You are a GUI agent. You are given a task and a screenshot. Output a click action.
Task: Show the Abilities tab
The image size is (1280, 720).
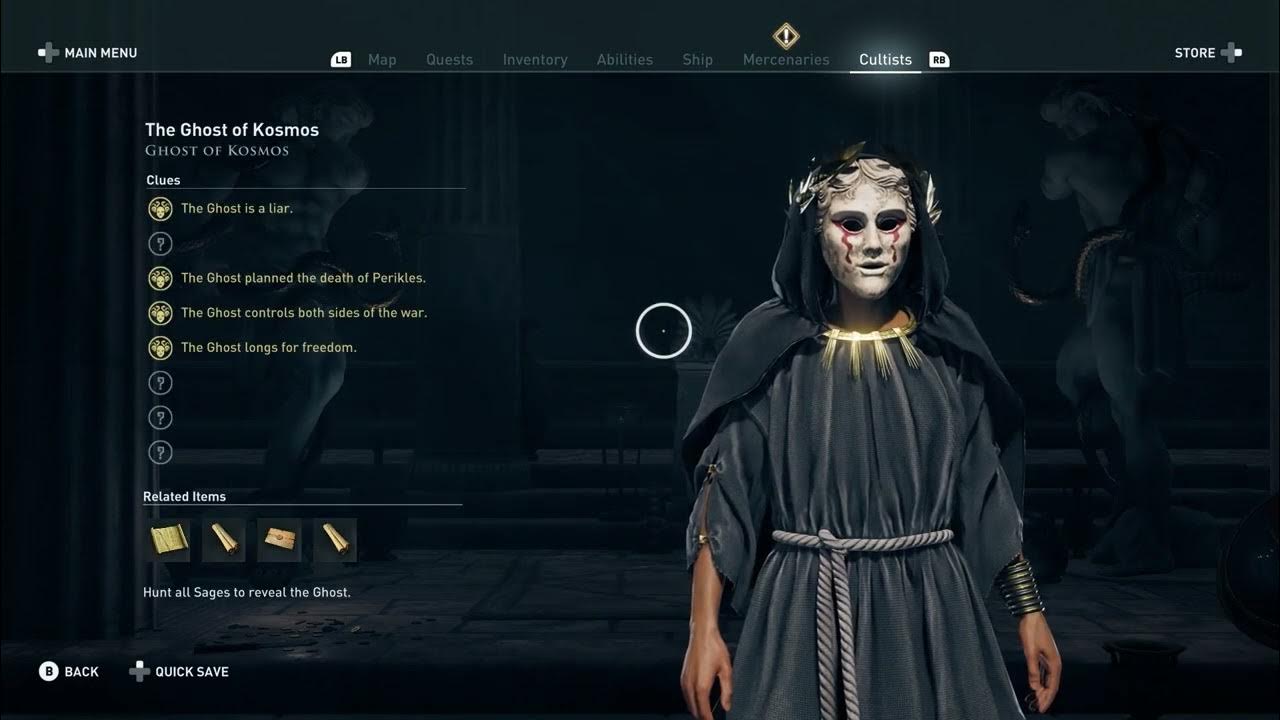624,60
